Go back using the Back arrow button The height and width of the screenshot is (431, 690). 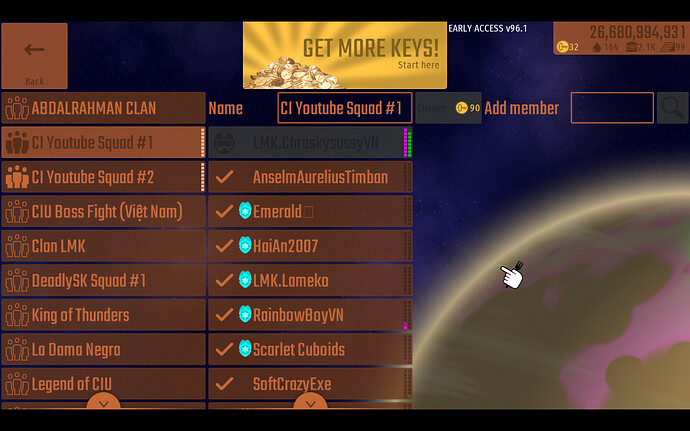pyautogui.click(x=34, y=55)
